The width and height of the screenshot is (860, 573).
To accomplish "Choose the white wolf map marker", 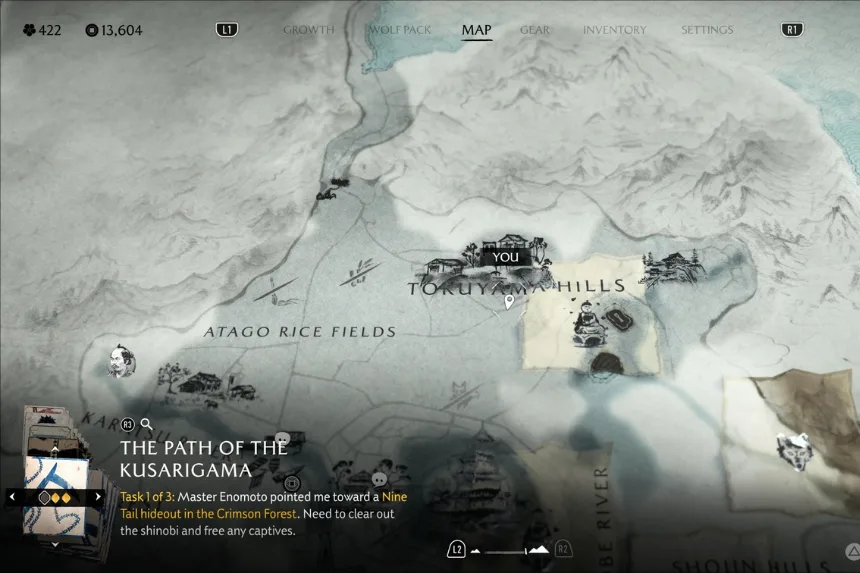I will [795, 449].
